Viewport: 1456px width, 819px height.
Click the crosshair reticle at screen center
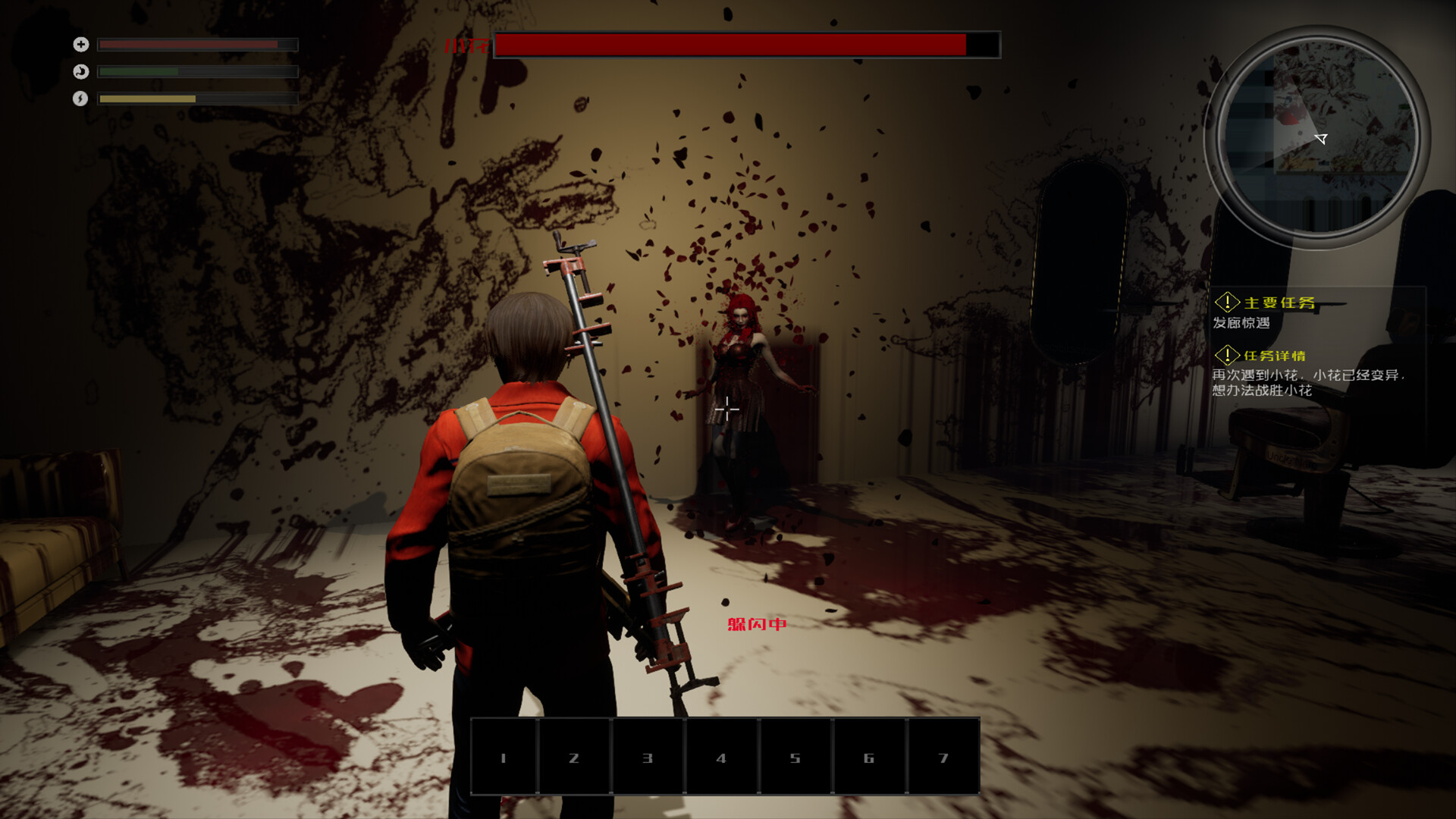pyautogui.click(x=726, y=410)
